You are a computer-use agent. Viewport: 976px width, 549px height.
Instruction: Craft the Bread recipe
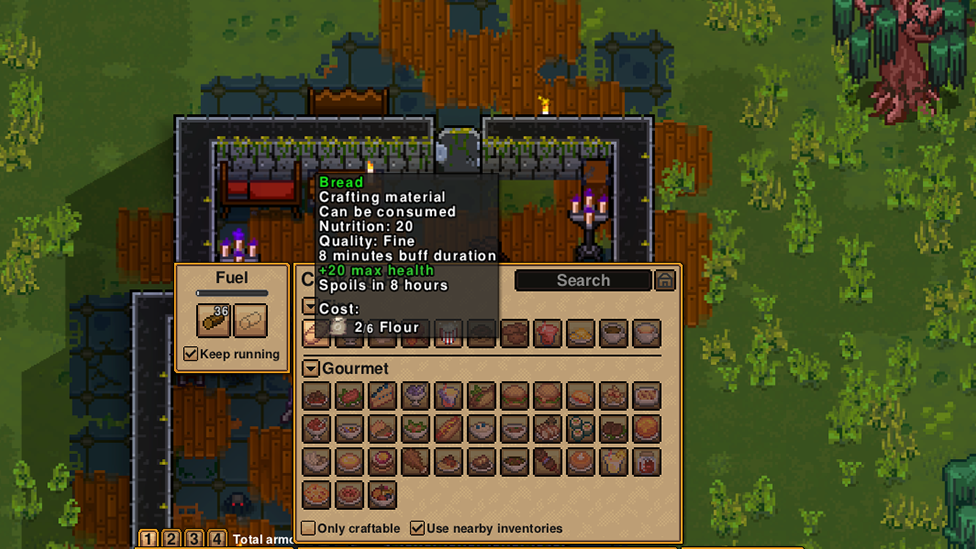pyautogui.click(x=316, y=333)
